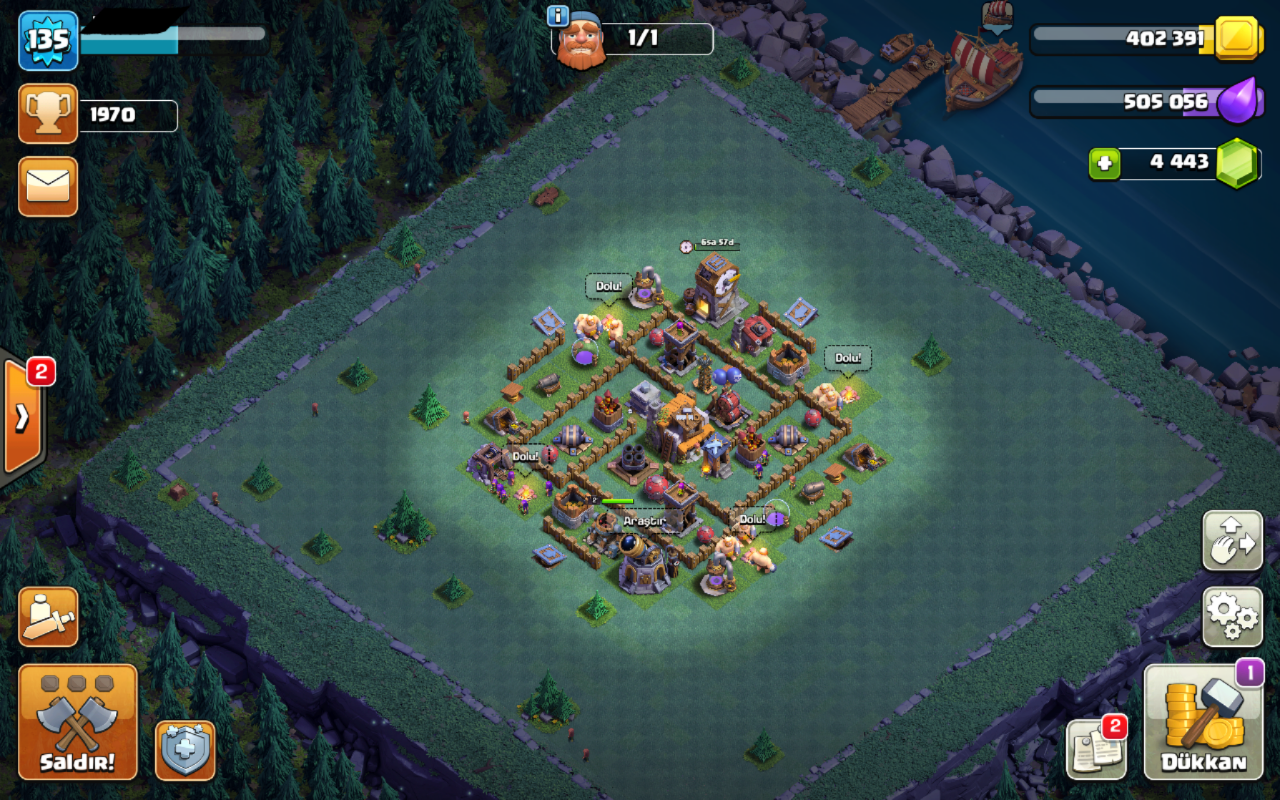Open the notes list with red badge

point(1096,749)
